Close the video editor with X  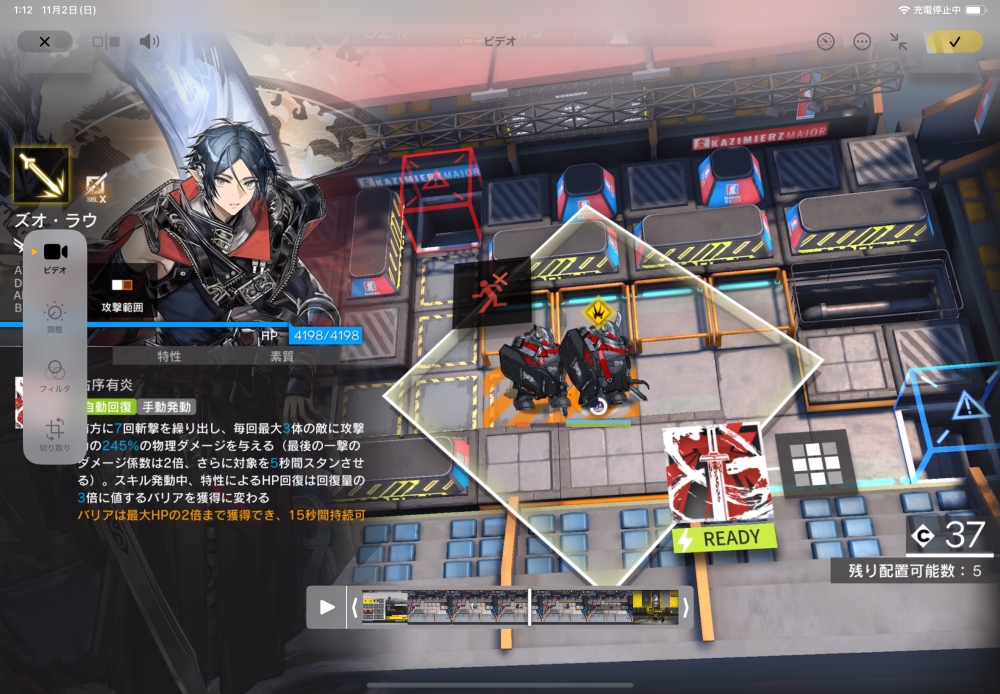point(44,41)
